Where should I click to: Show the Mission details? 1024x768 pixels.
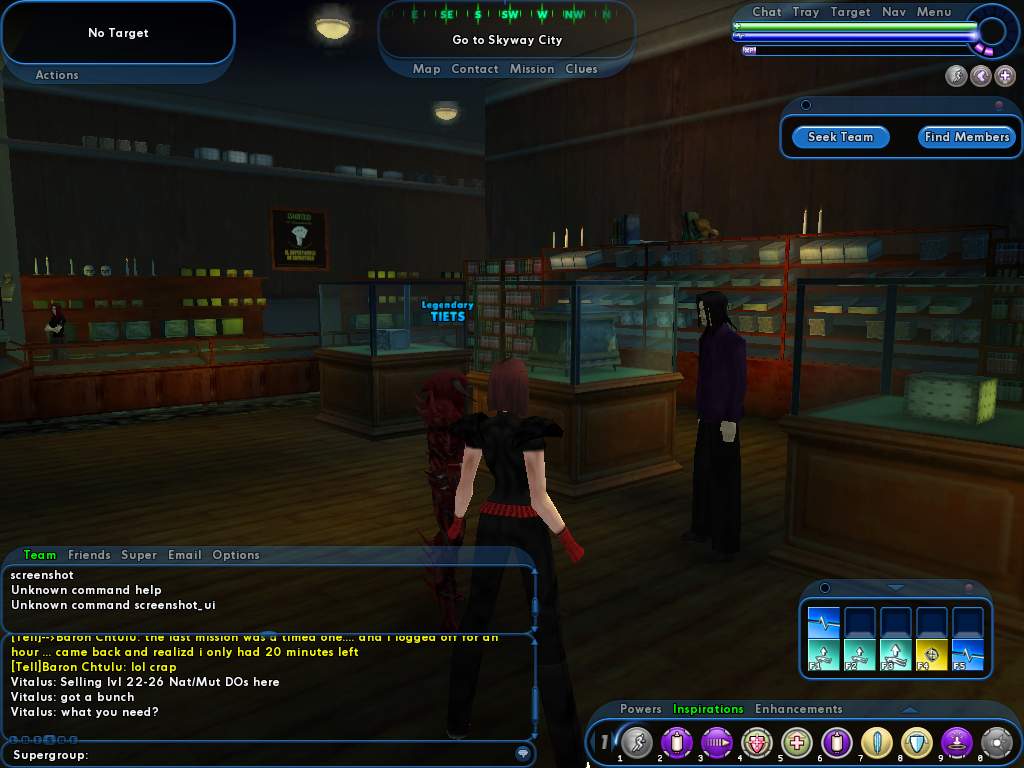(532, 69)
